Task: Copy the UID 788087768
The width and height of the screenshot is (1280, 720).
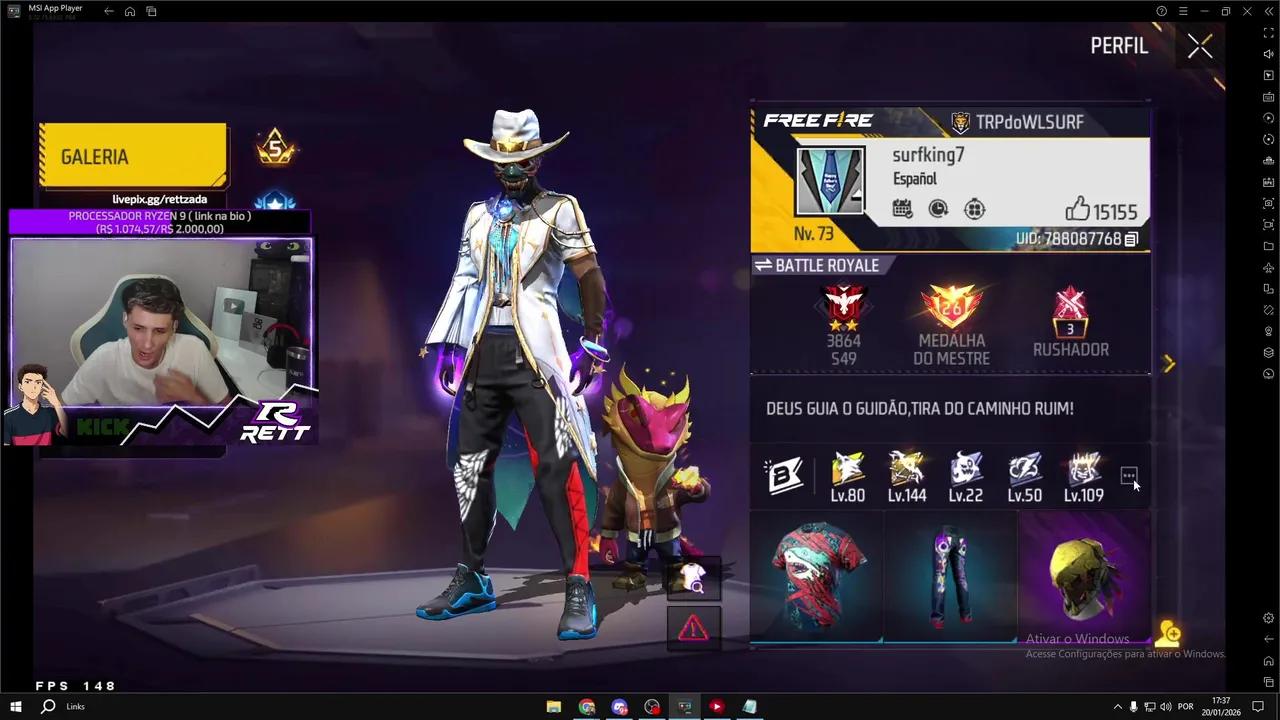Action: pos(1131,239)
